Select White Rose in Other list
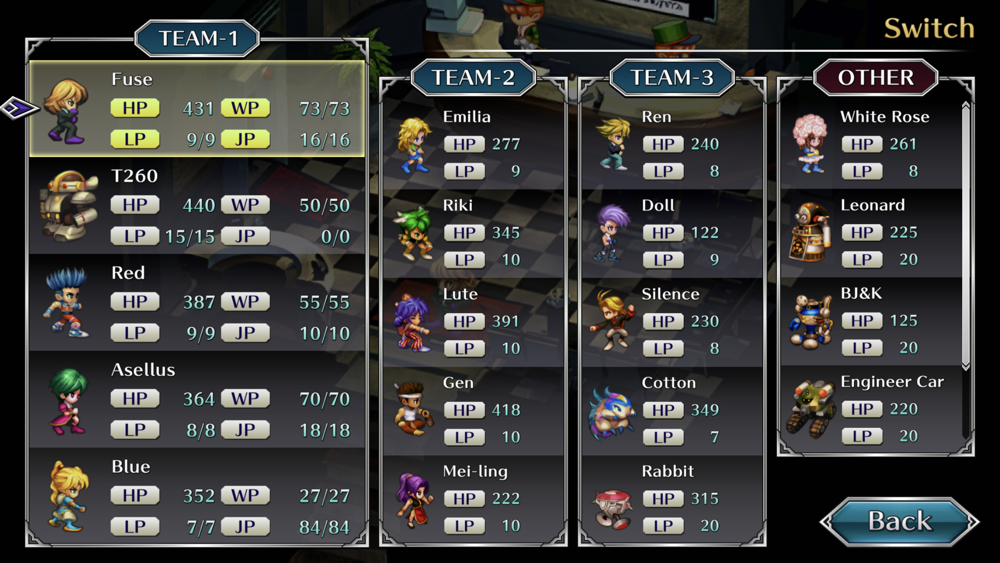The width and height of the screenshot is (1000, 563). click(870, 144)
